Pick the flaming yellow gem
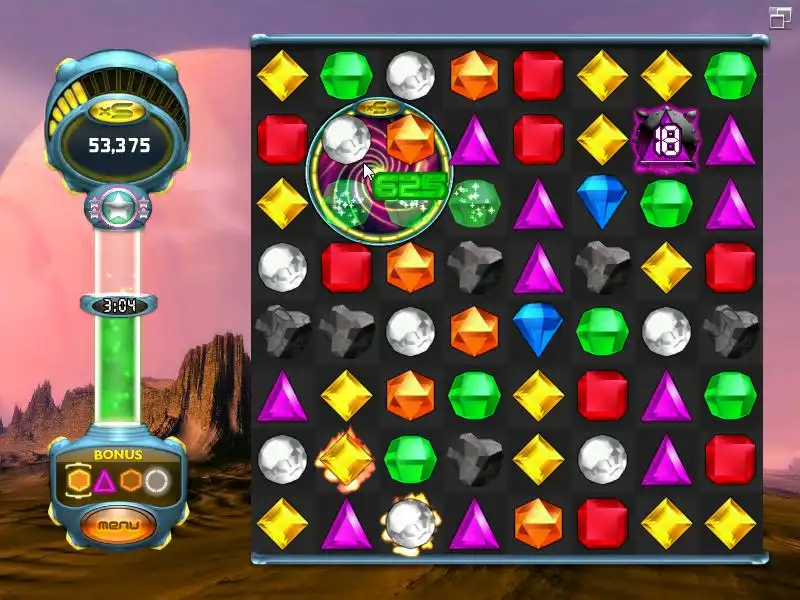 (345, 459)
